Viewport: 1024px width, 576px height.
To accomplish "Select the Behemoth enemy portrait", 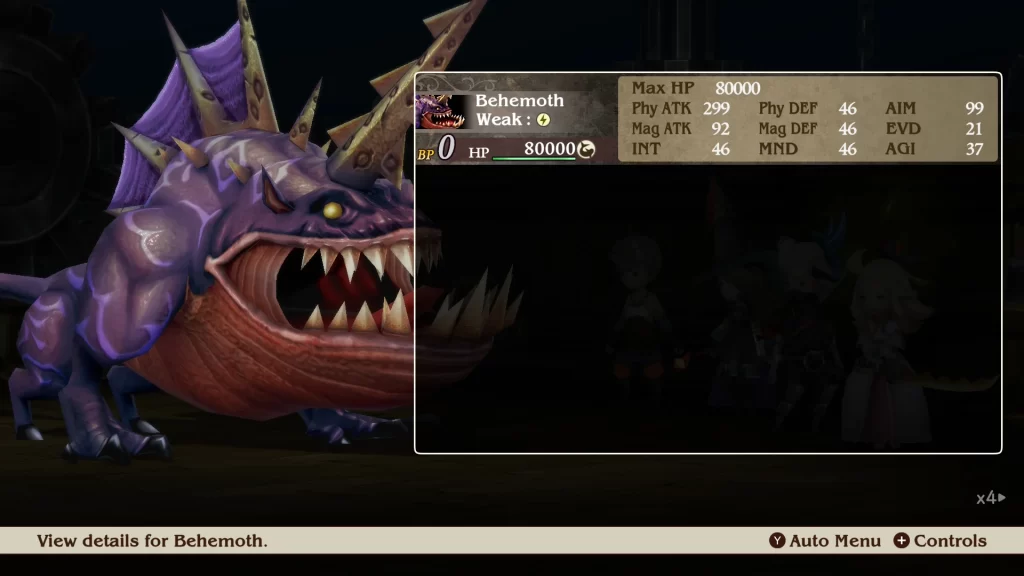I will click(441, 112).
